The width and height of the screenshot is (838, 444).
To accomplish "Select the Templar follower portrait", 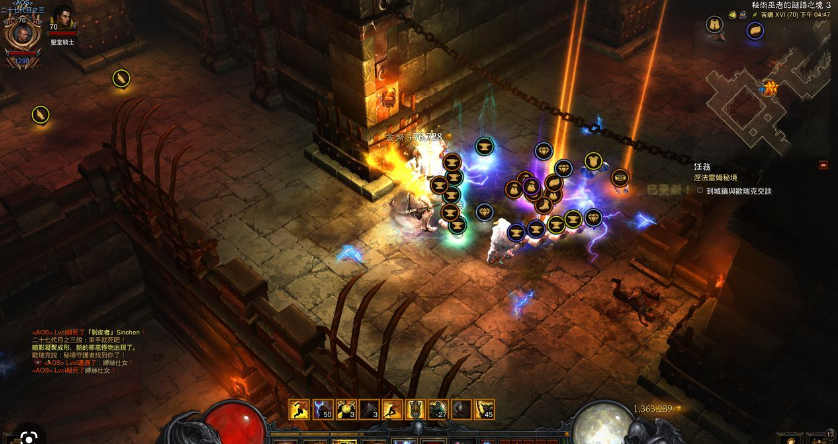I will pyautogui.click(x=63, y=19).
